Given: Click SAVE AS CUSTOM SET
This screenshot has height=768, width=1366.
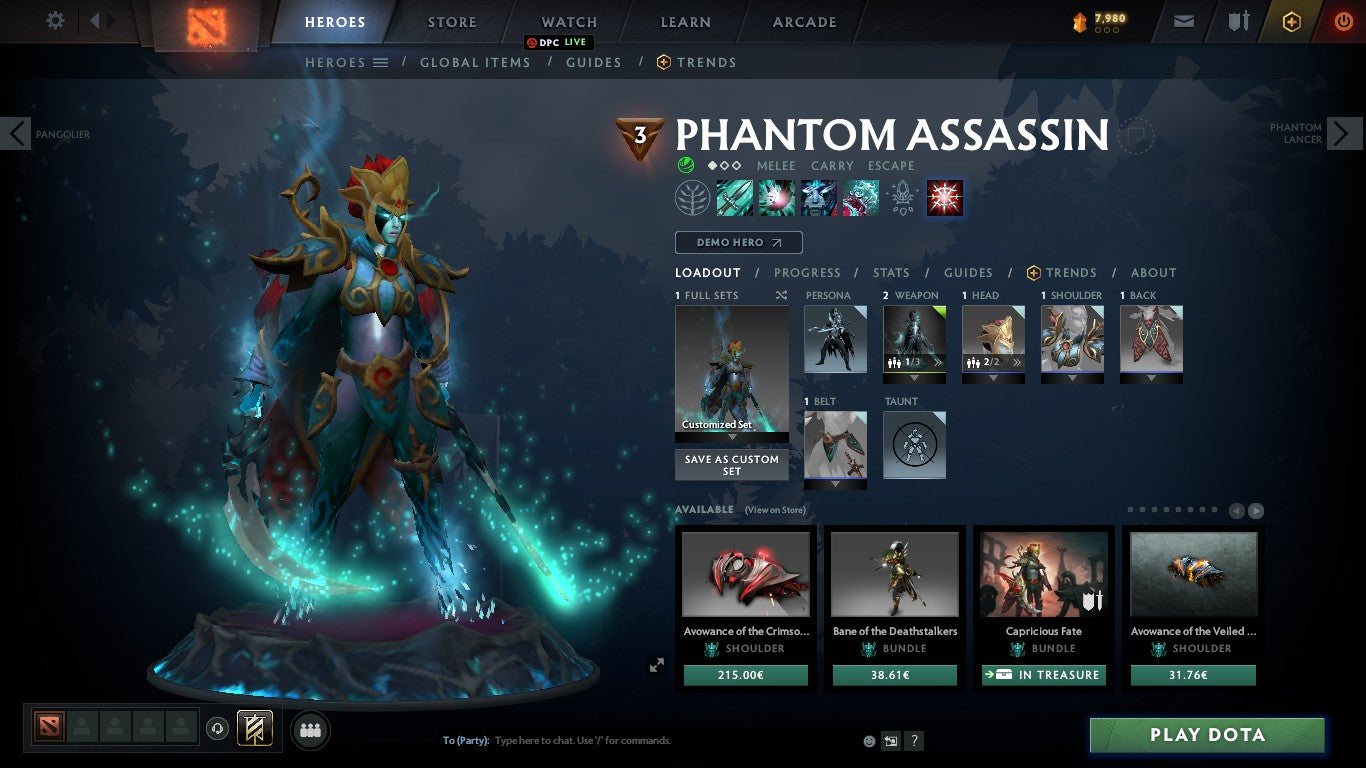Looking at the screenshot, I should click(731, 465).
